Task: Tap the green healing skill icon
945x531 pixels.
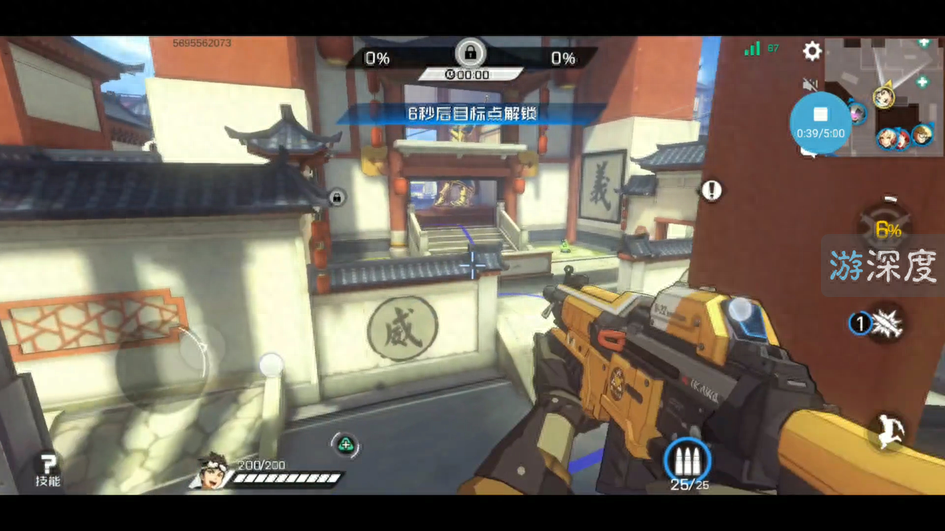Action: coord(345,445)
